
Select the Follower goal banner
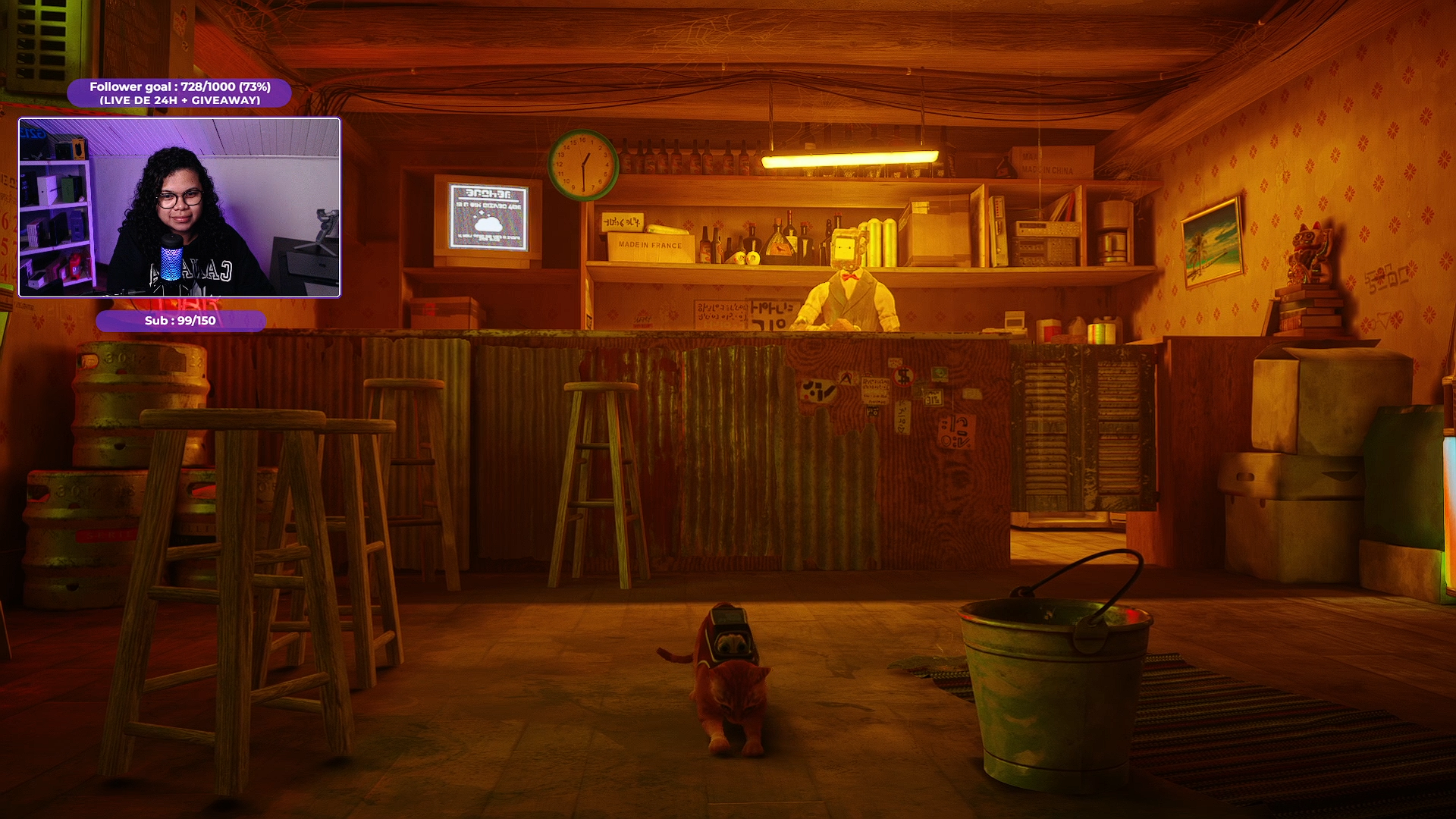[x=180, y=93]
